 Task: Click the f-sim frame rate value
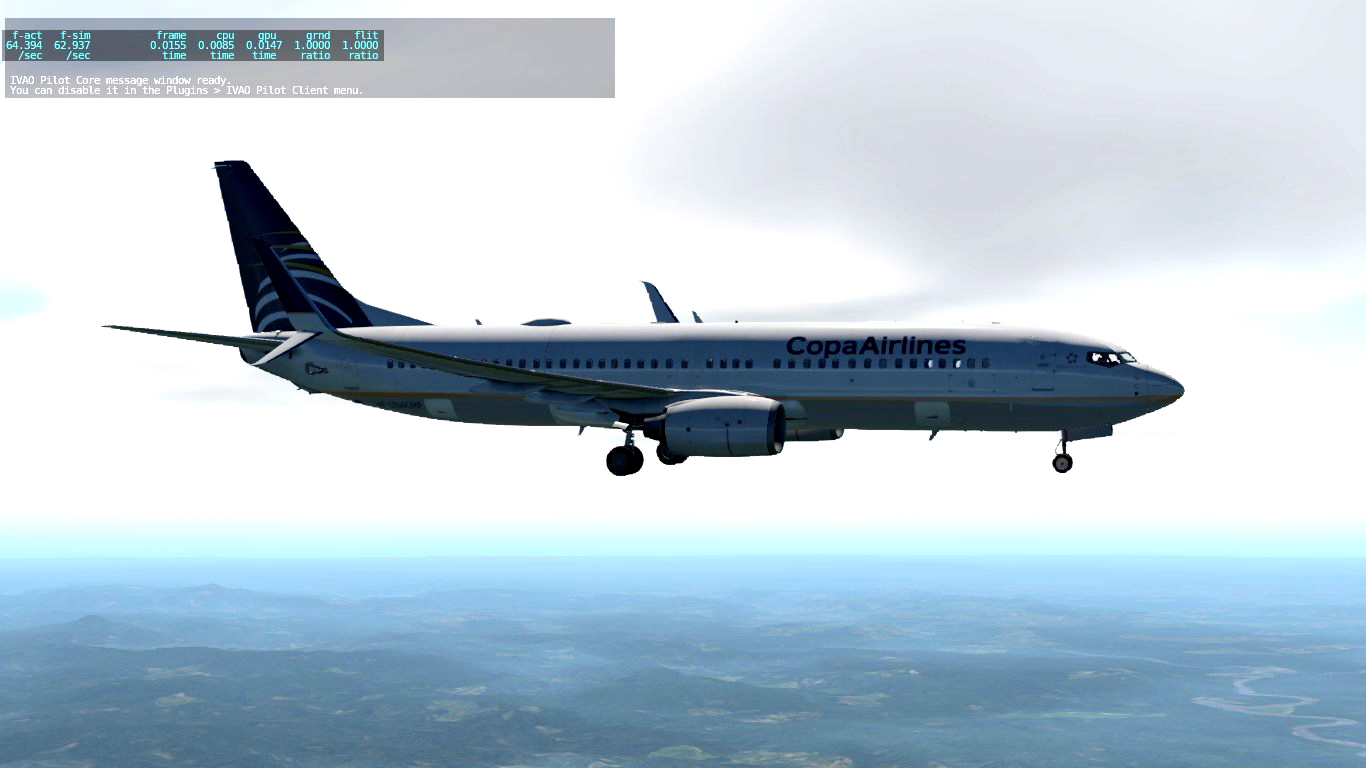(74, 35)
